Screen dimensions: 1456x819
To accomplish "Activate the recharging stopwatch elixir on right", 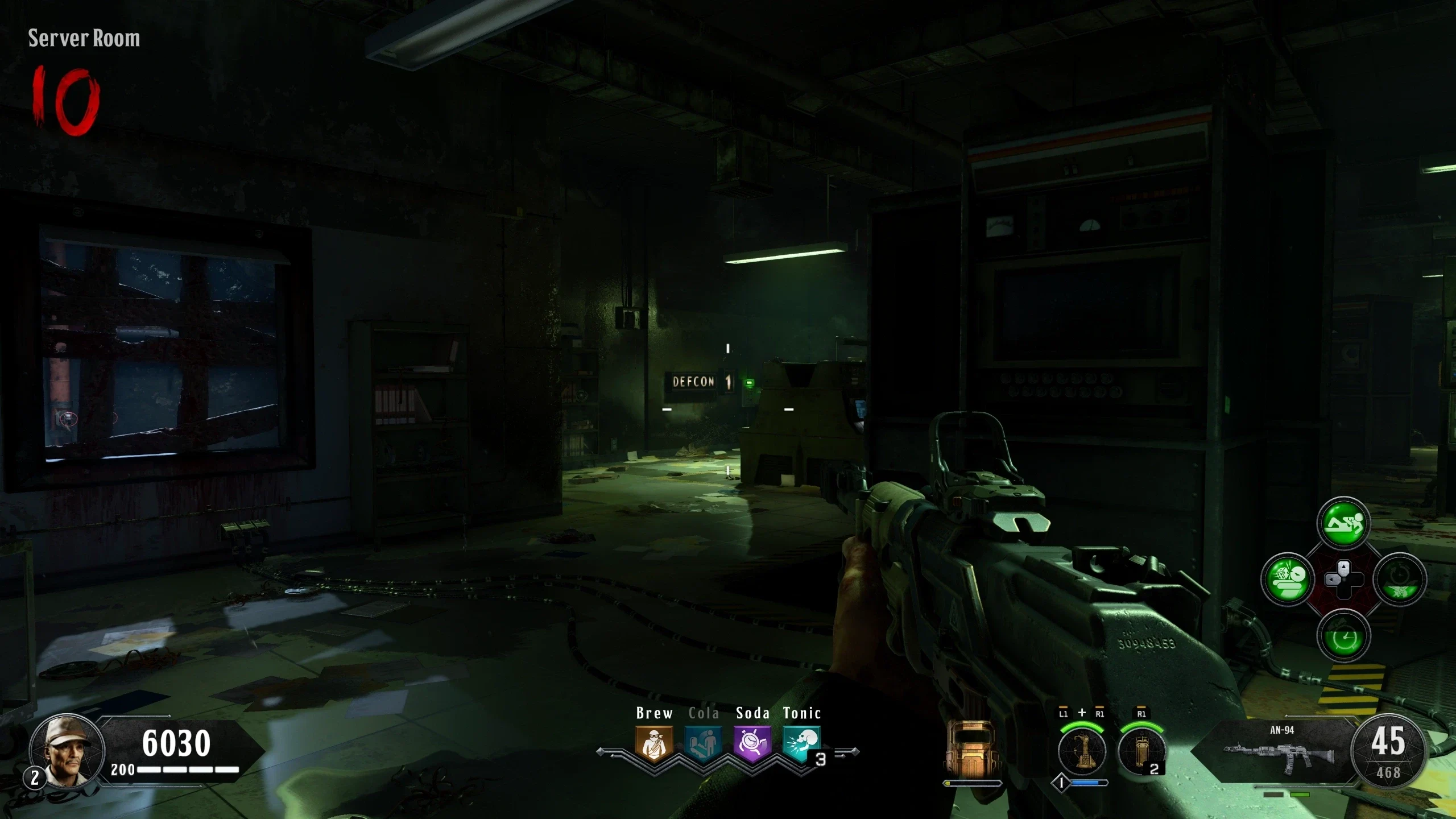I will (1400, 580).
